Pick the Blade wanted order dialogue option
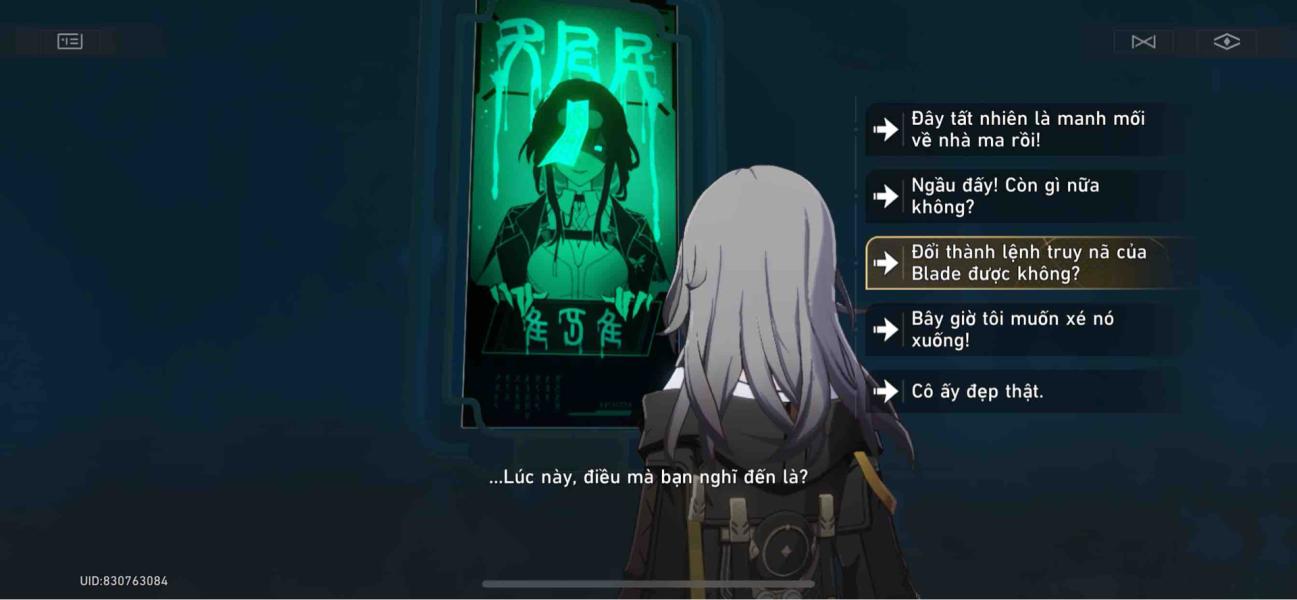 (1025, 263)
